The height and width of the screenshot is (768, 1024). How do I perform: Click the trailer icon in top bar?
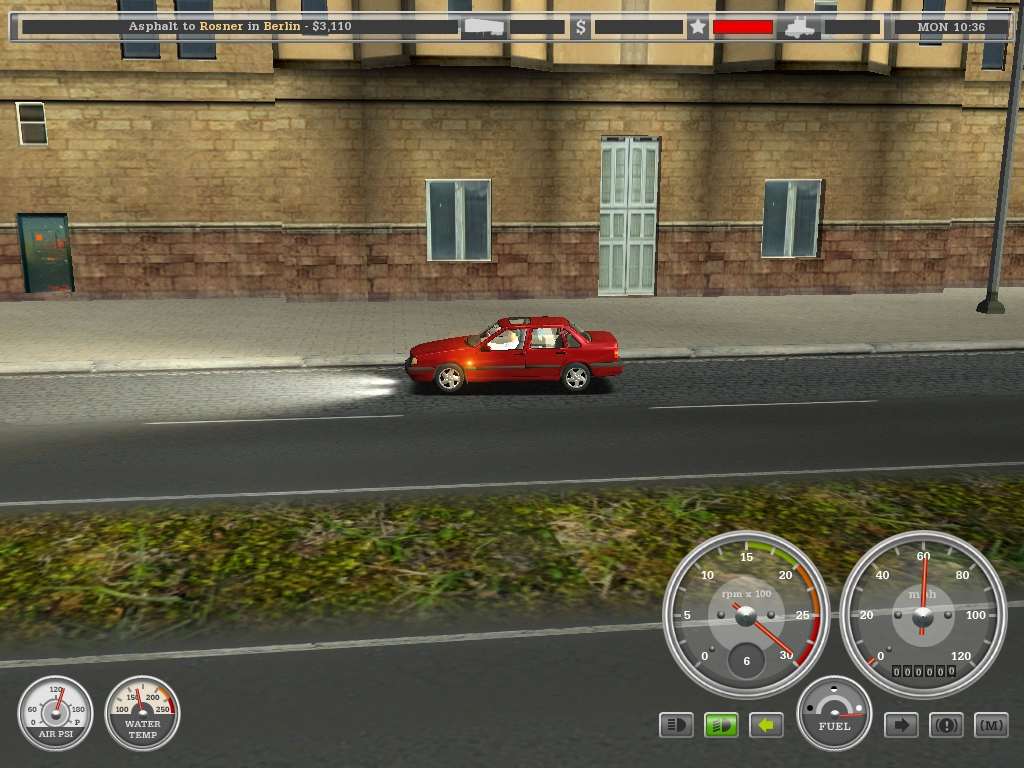click(x=483, y=27)
